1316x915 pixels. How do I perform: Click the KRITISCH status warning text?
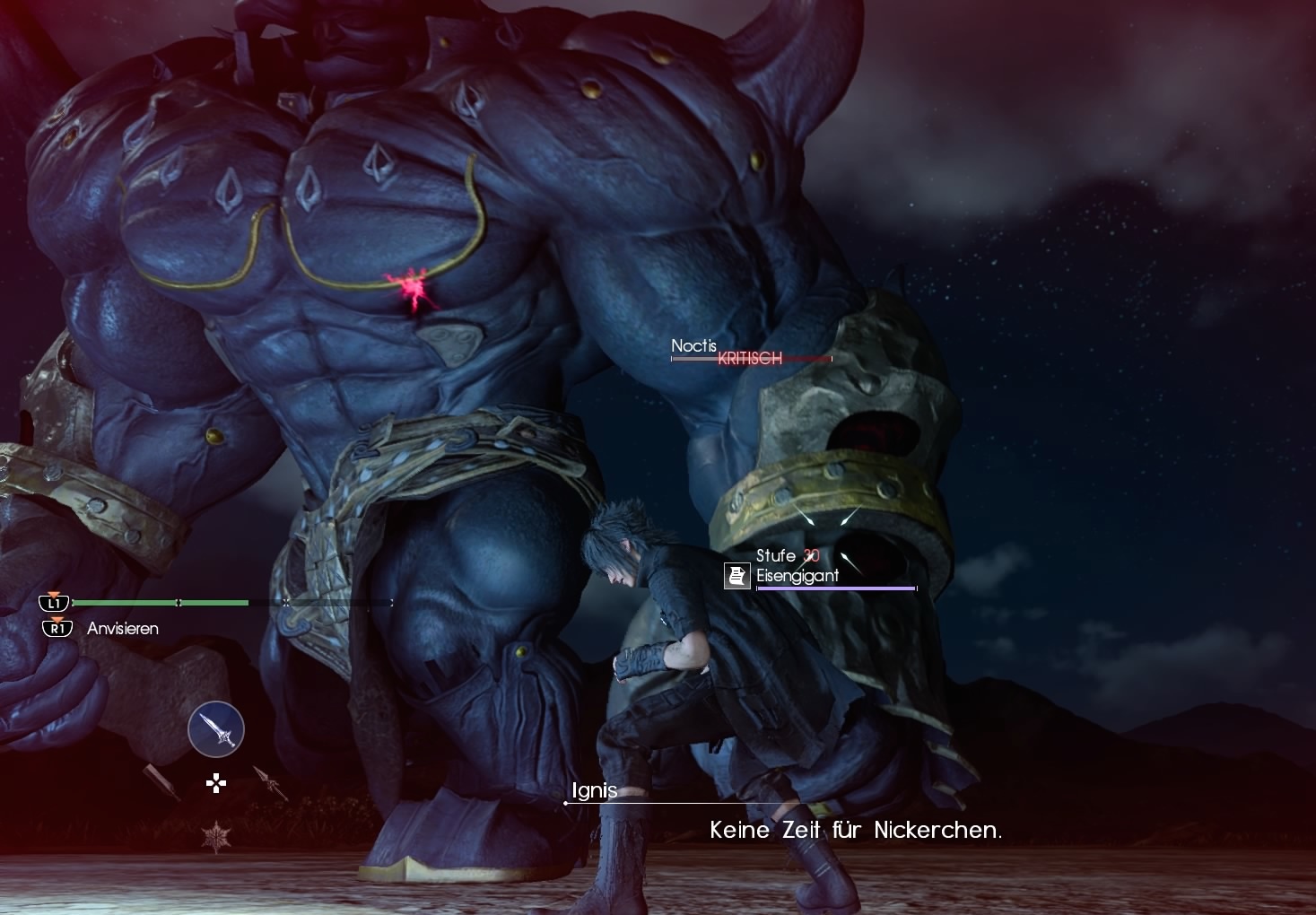750,358
